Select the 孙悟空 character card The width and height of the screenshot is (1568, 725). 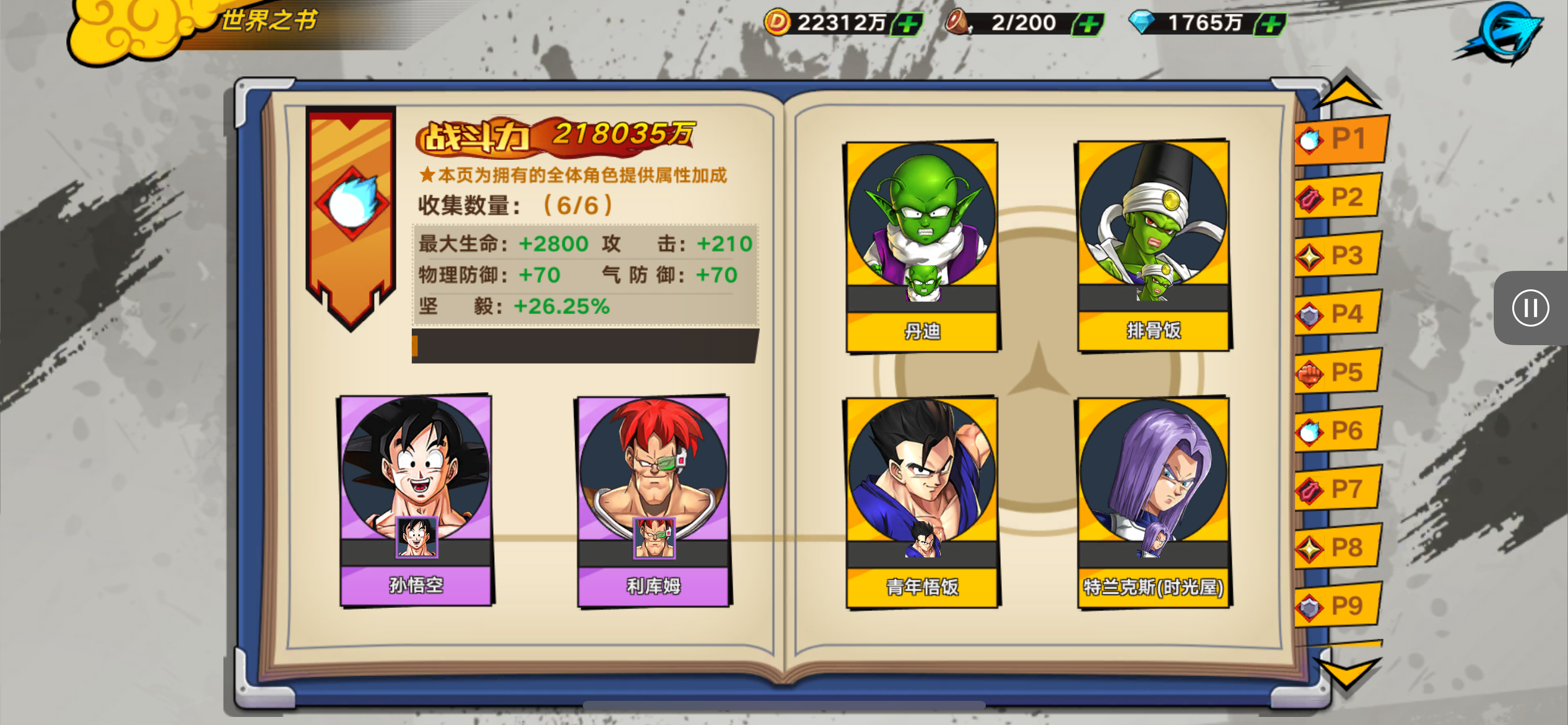[416, 500]
